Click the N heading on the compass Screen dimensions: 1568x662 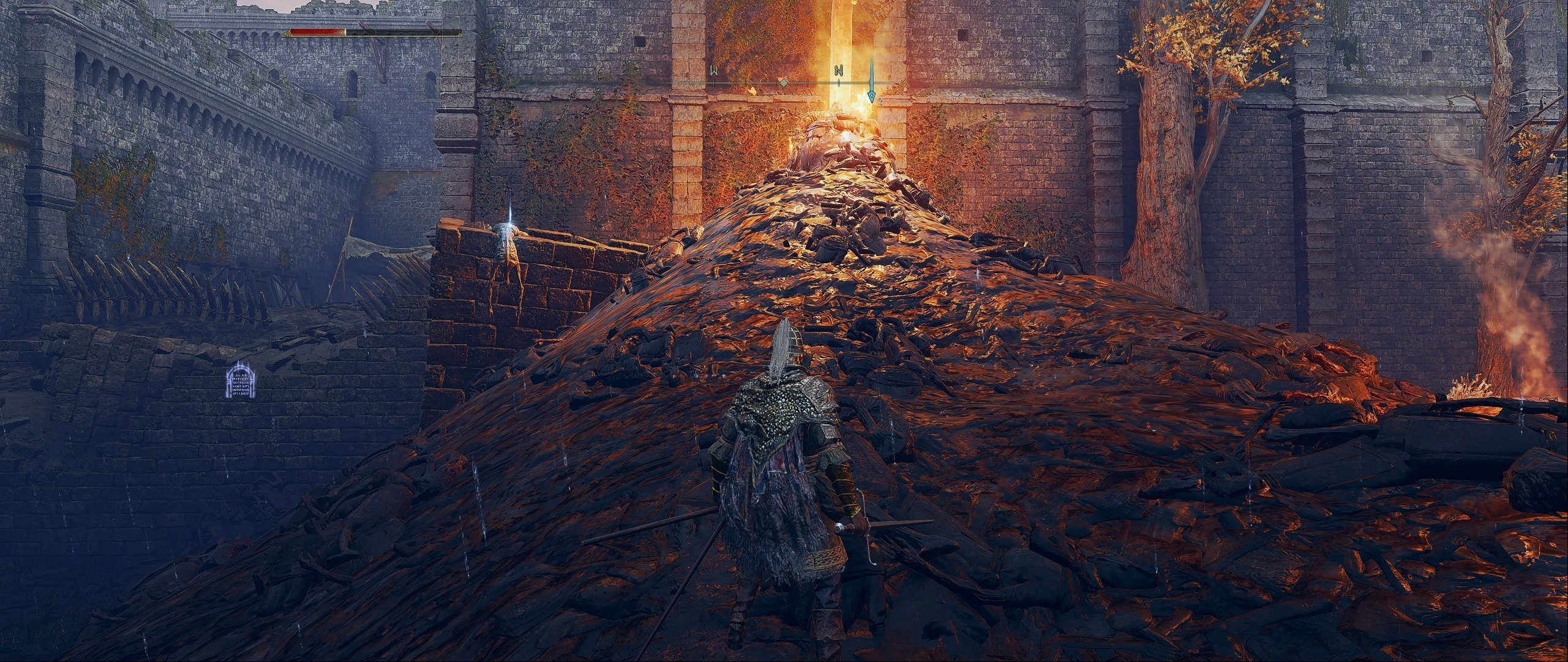click(839, 70)
